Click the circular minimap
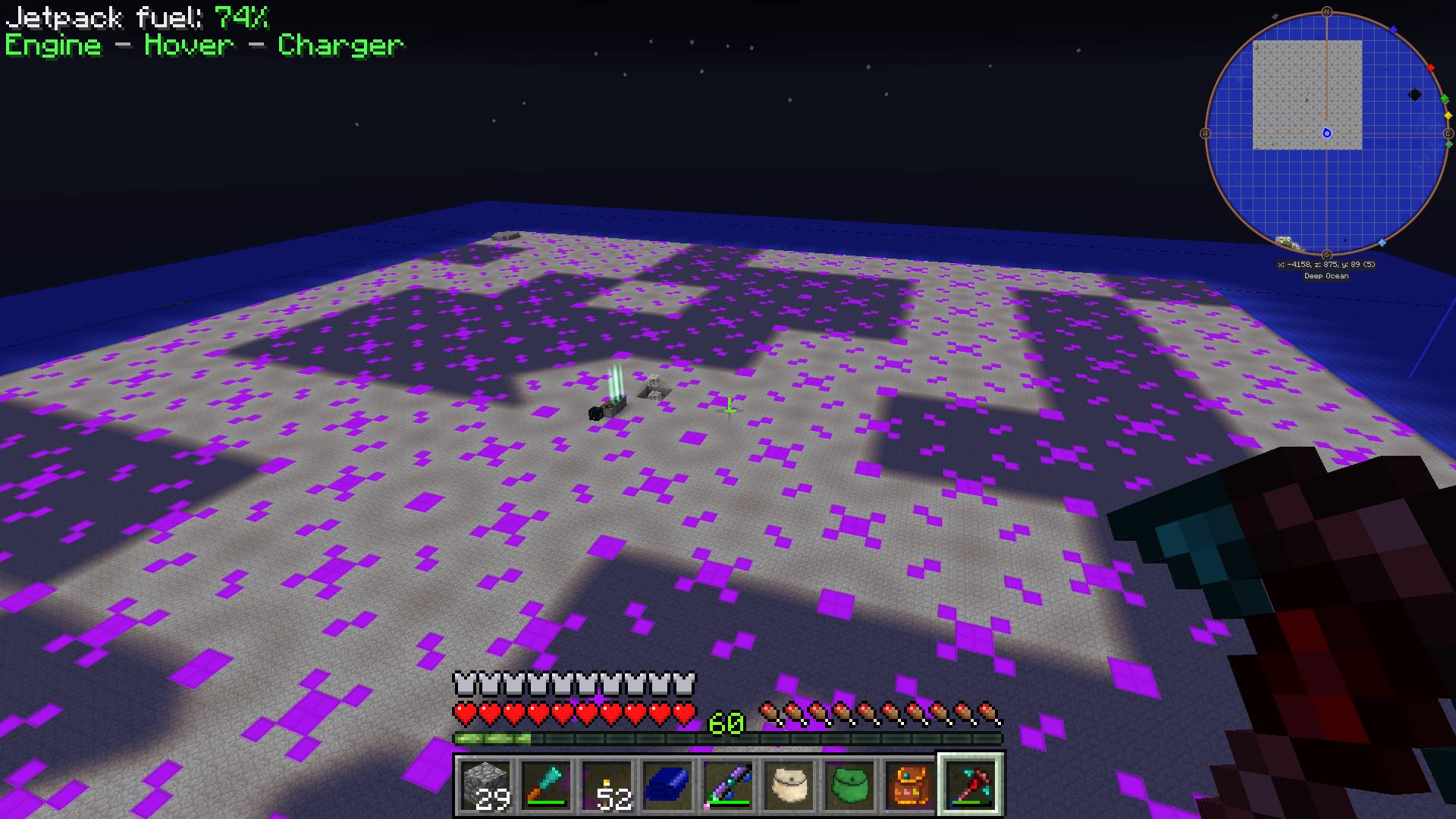The width and height of the screenshot is (1456, 819). click(x=1326, y=133)
